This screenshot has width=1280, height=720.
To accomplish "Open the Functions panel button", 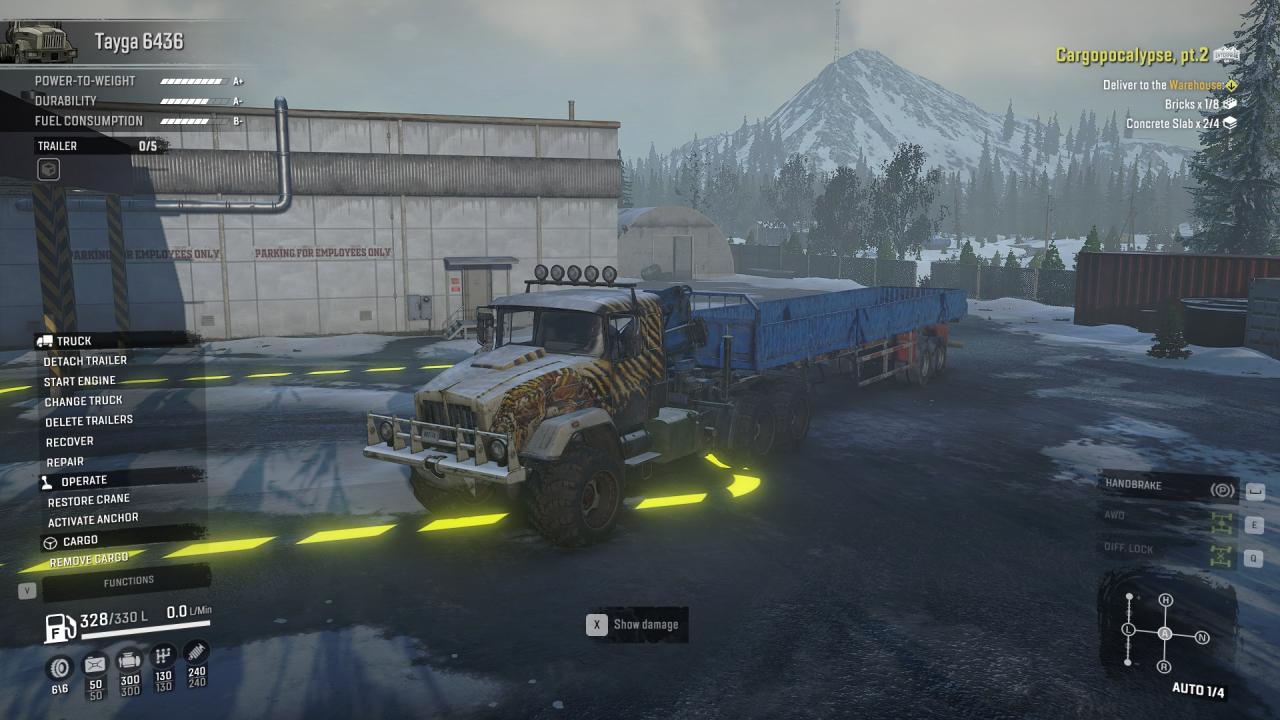I will [128, 581].
